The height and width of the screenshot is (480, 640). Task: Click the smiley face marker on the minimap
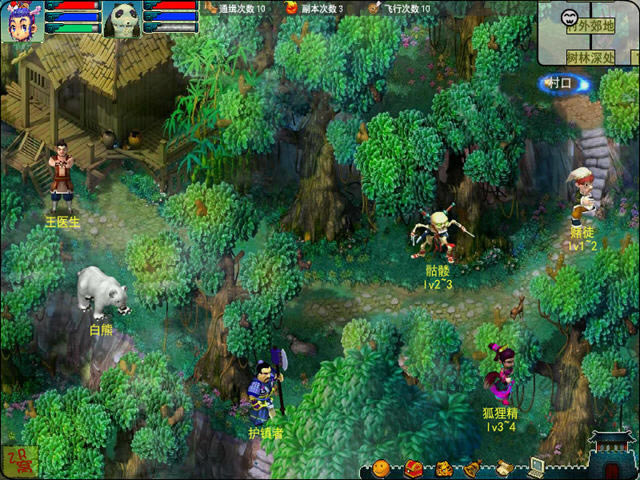coord(569,17)
